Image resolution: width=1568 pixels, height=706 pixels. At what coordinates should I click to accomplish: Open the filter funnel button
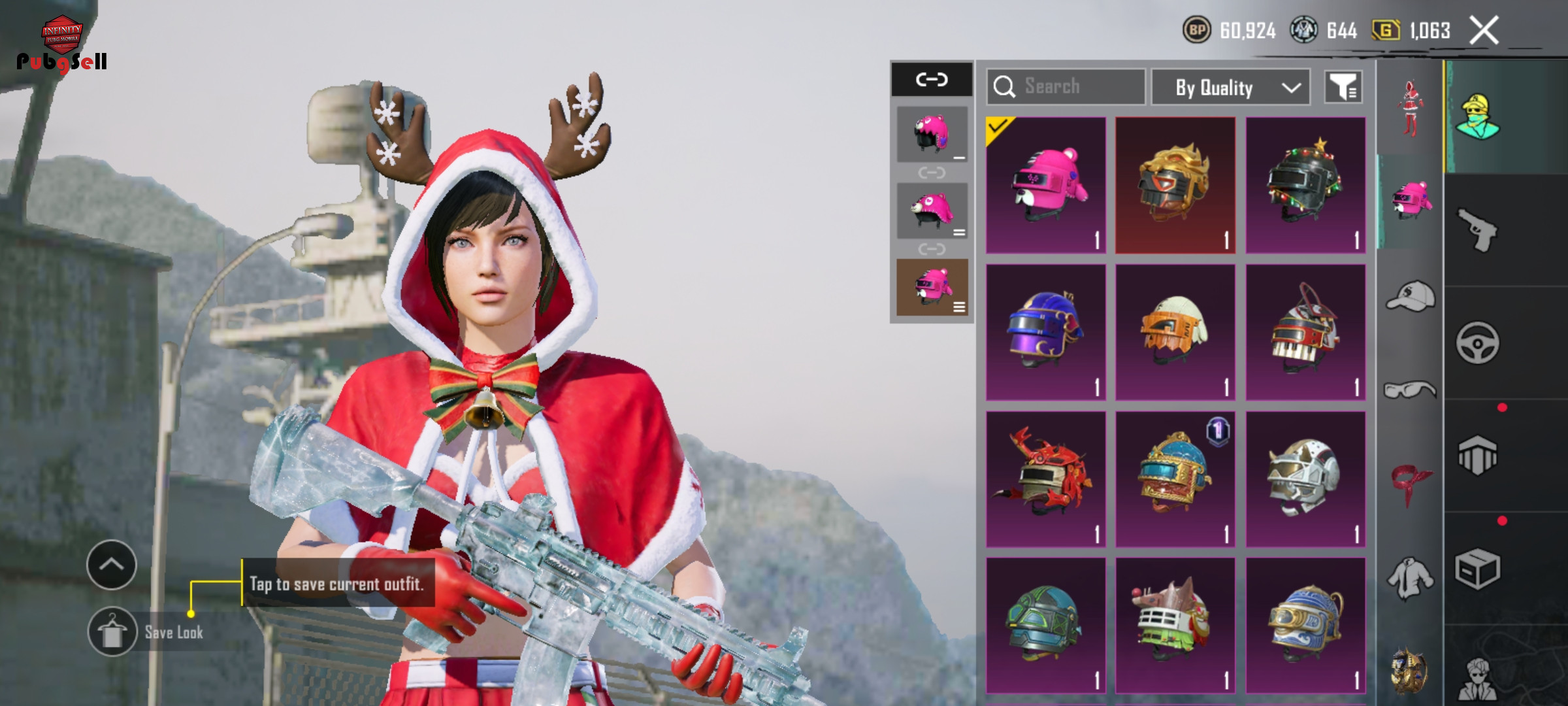pyautogui.click(x=1343, y=87)
